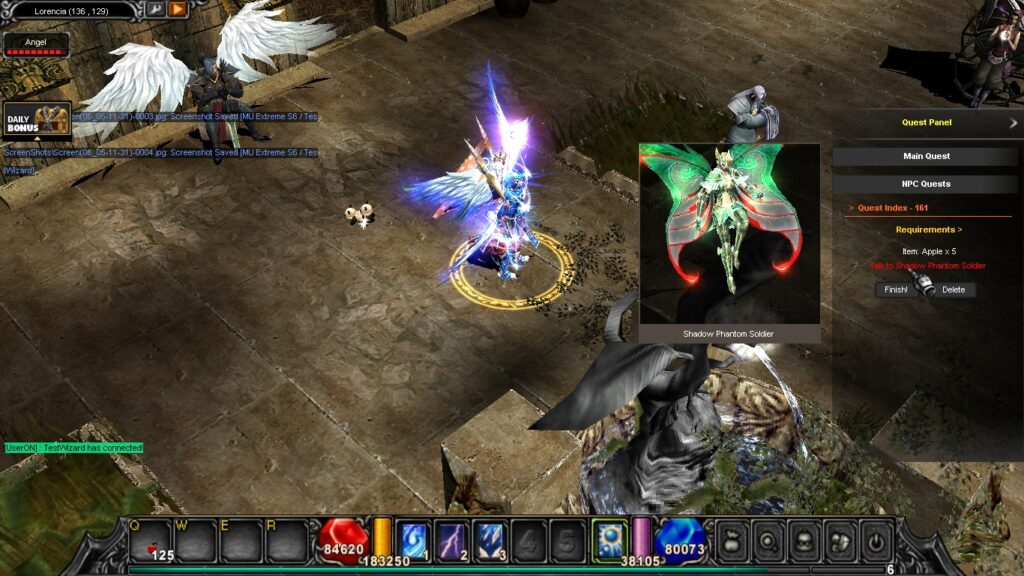Select the Angel target frame
Image resolution: width=1024 pixels, height=576 pixels.
(x=36, y=44)
